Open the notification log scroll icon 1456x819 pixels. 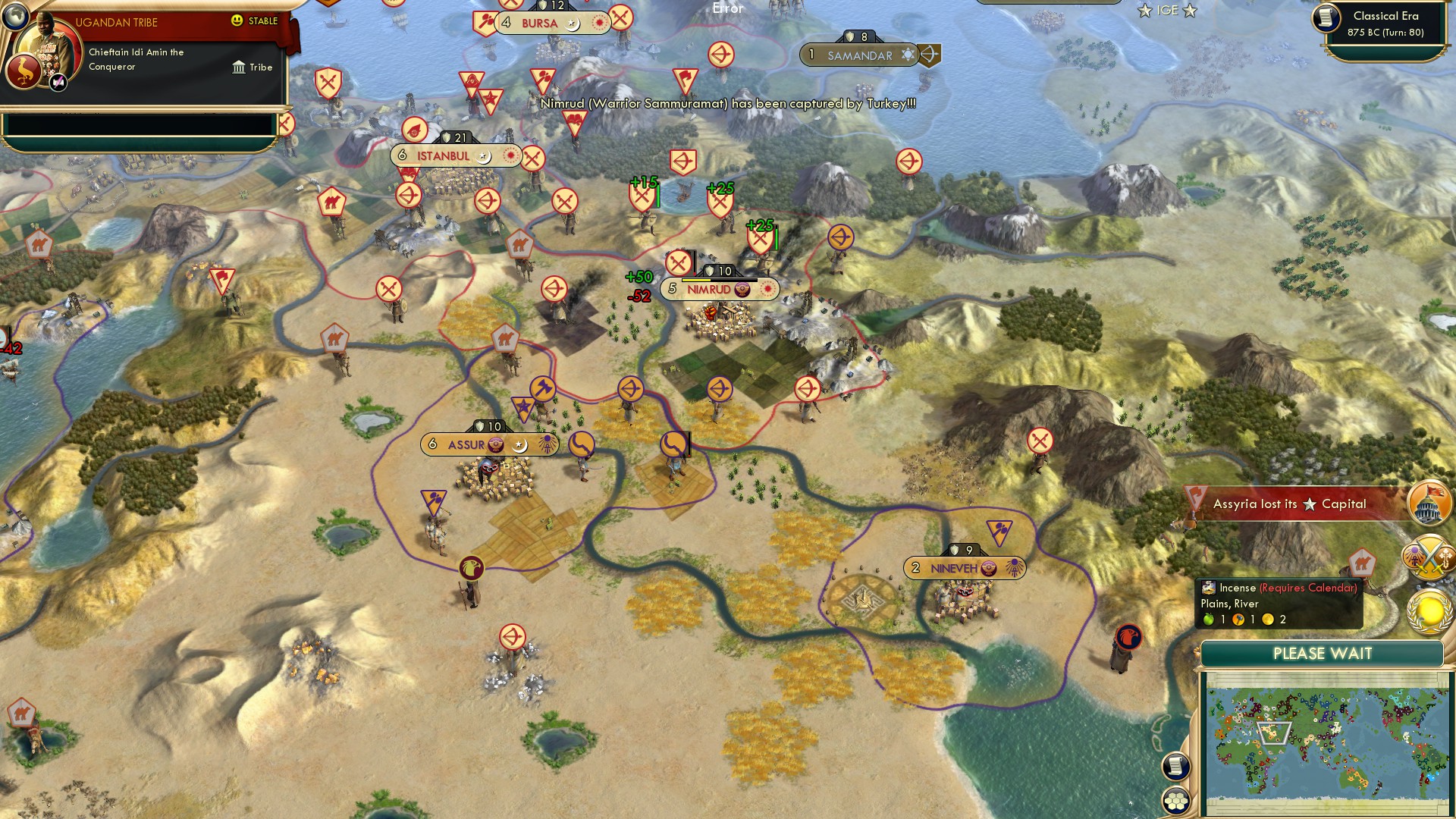point(1175,767)
